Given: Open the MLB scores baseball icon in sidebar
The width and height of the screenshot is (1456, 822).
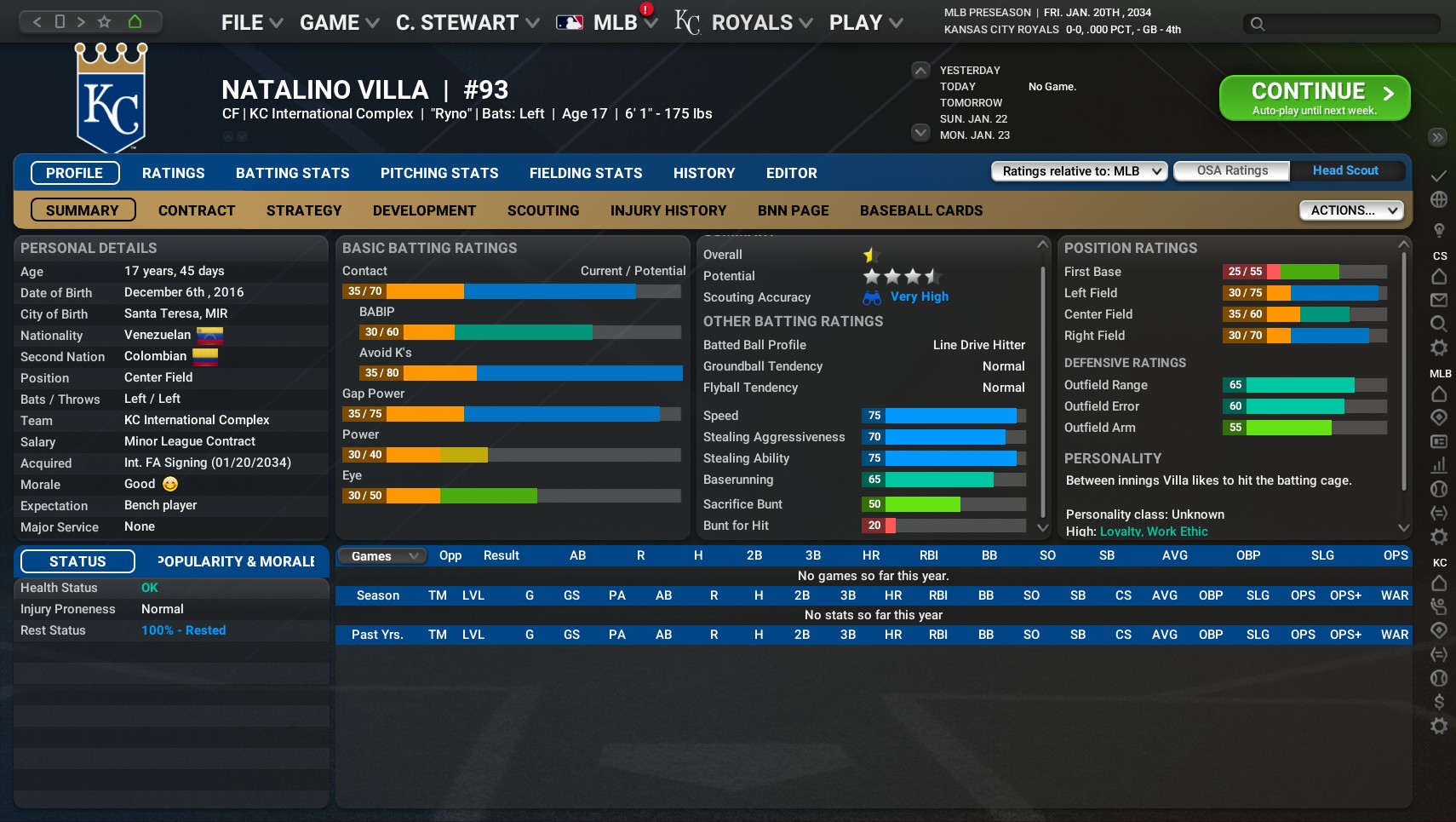Looking at the screenshot, I should point(1440,490).
